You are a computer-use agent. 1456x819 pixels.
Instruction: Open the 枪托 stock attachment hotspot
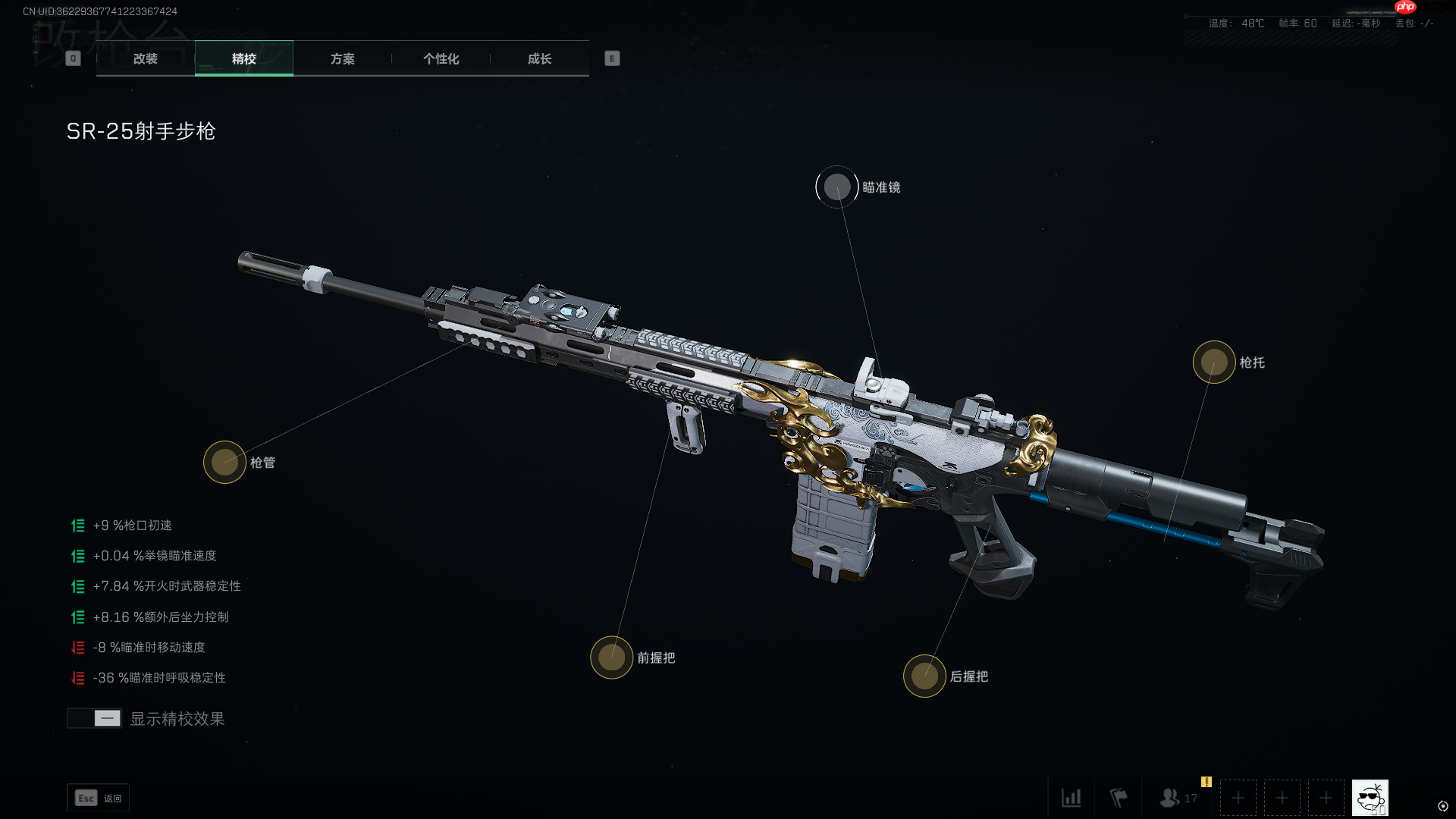point(1214,363)
